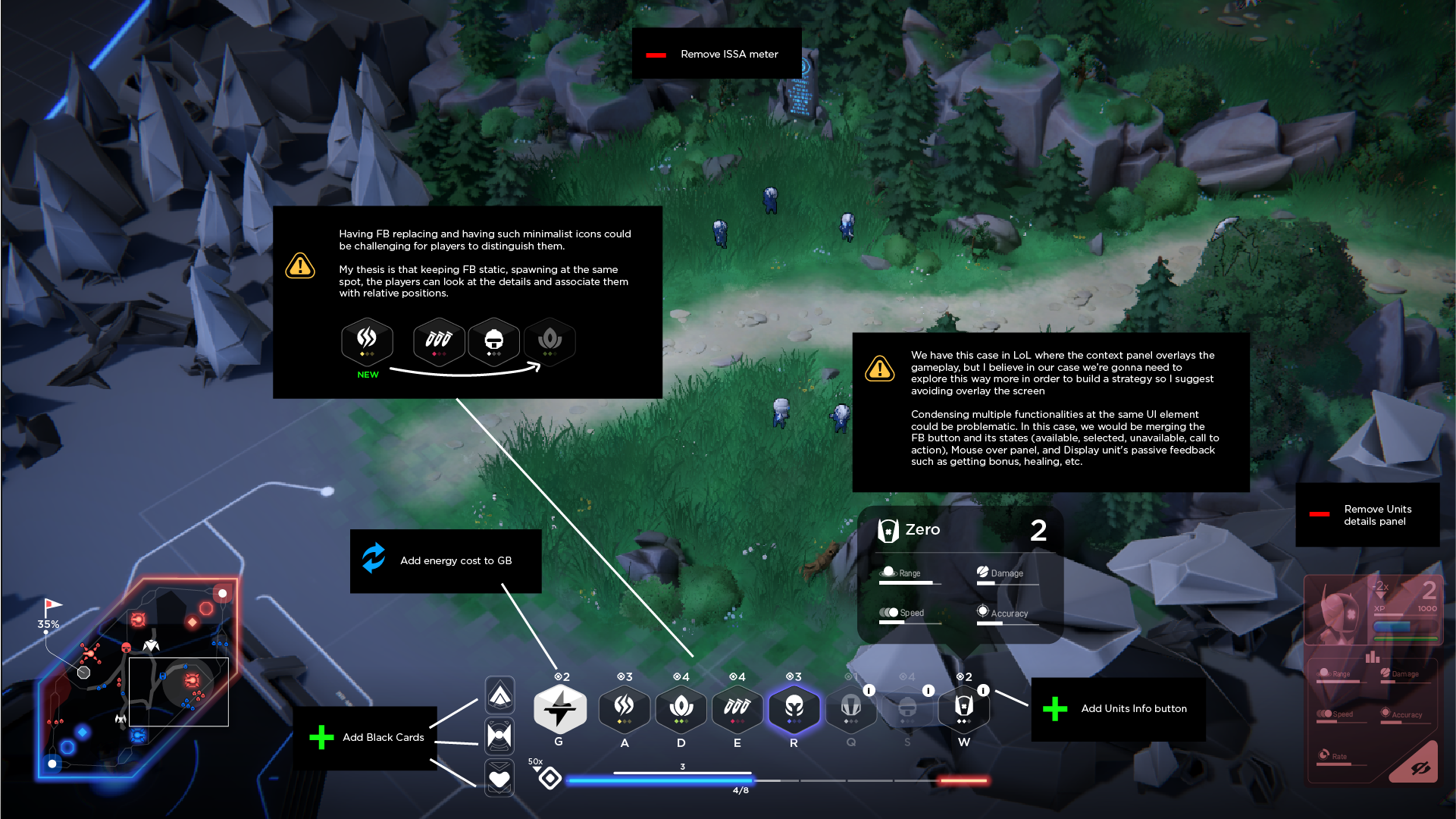Use the bowtie-shaped black card

[x=499, y=736]
